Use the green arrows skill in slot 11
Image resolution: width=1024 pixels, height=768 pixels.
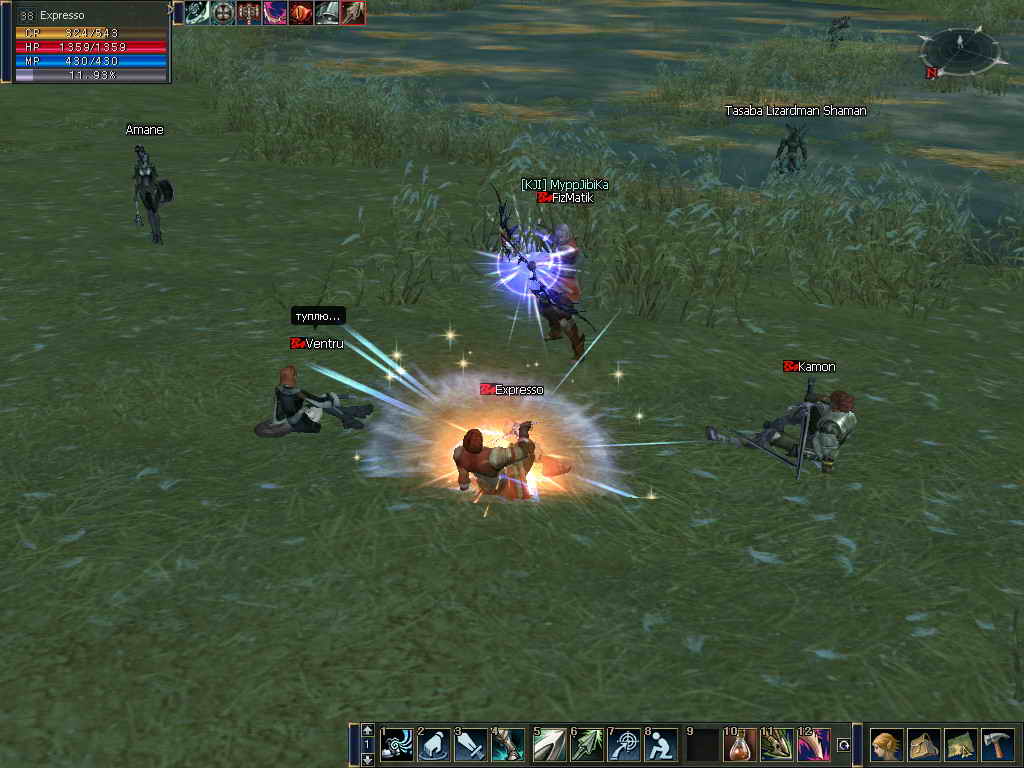coord(777,745)
